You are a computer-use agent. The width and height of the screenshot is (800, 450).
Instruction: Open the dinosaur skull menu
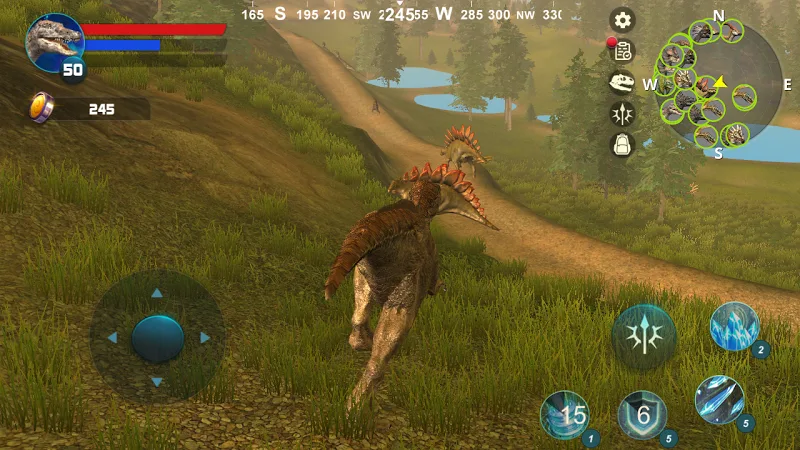[x=623, y=83]
